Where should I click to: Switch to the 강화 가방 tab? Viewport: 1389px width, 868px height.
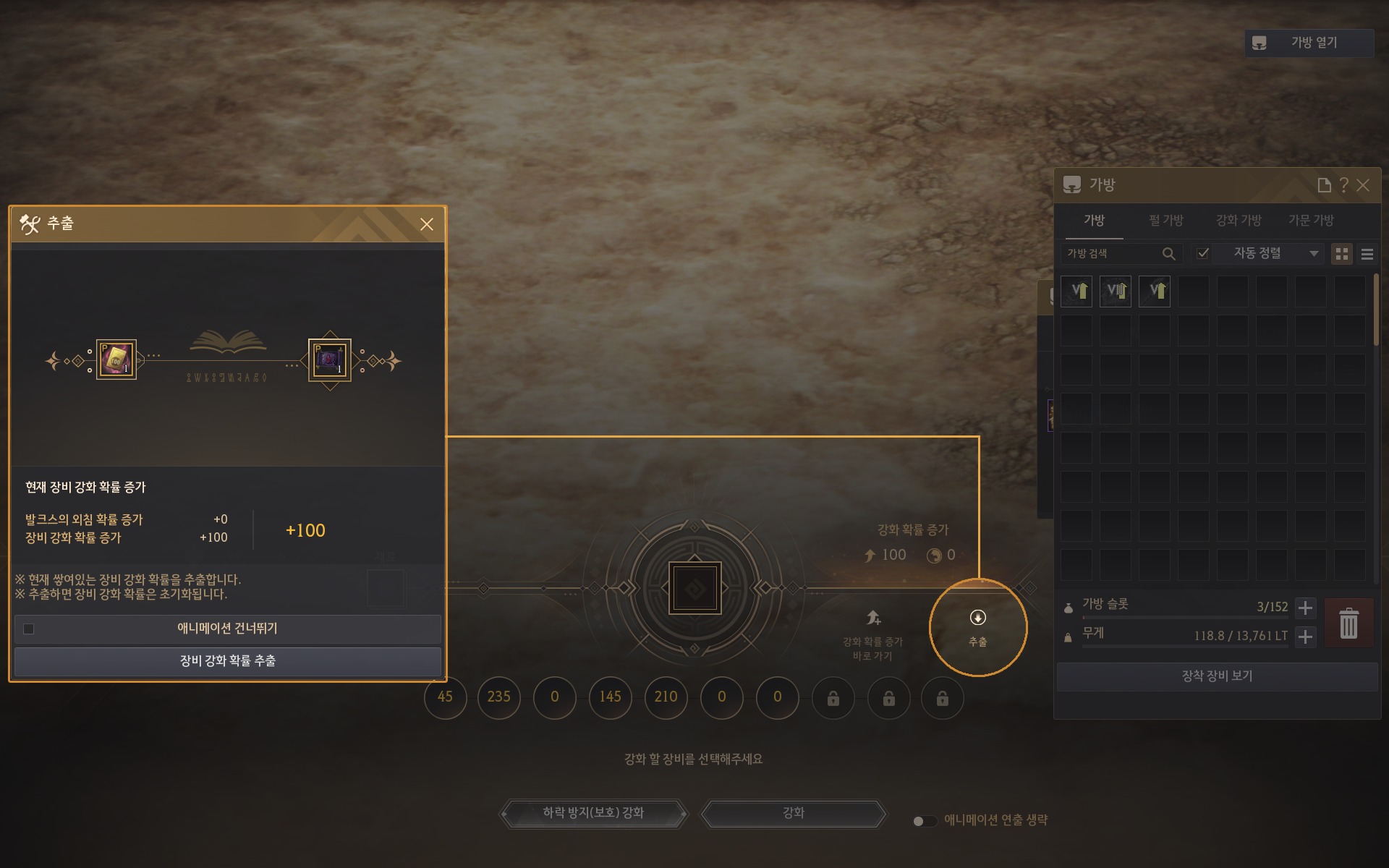coord(1238,221)
